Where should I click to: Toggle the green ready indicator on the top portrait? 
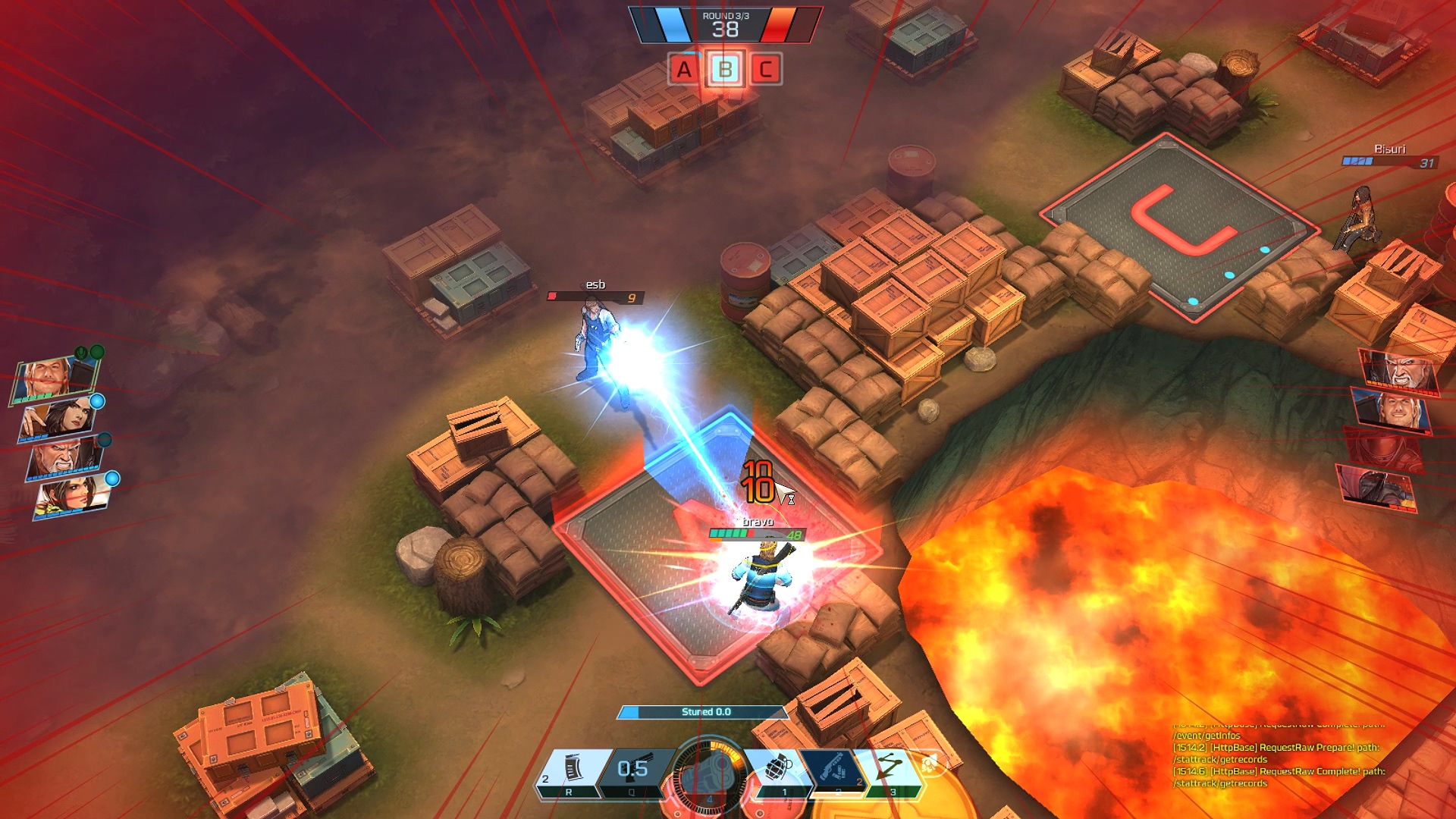click(x=96, y=352)
